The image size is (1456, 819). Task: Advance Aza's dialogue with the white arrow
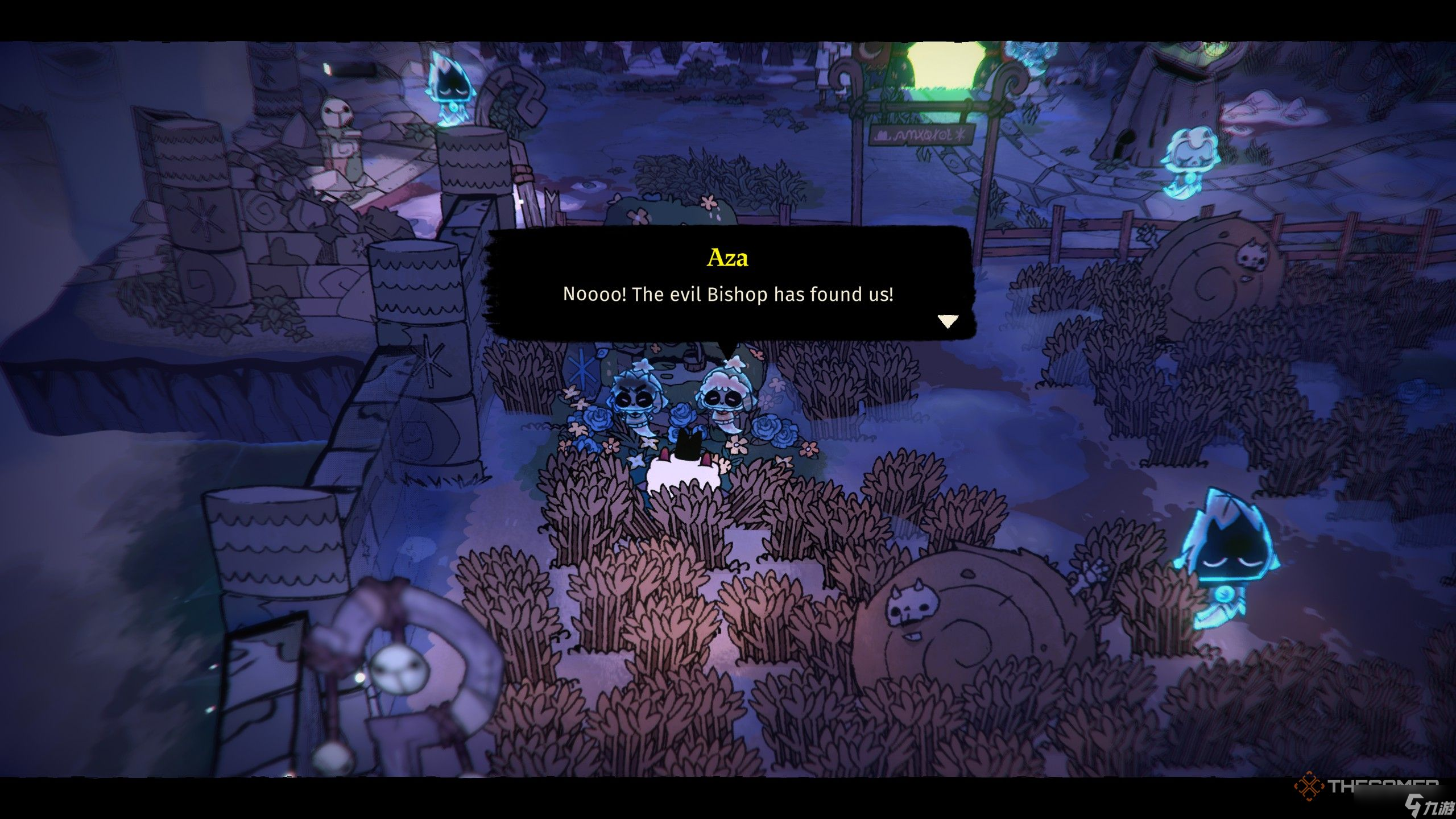click(948, 321)
